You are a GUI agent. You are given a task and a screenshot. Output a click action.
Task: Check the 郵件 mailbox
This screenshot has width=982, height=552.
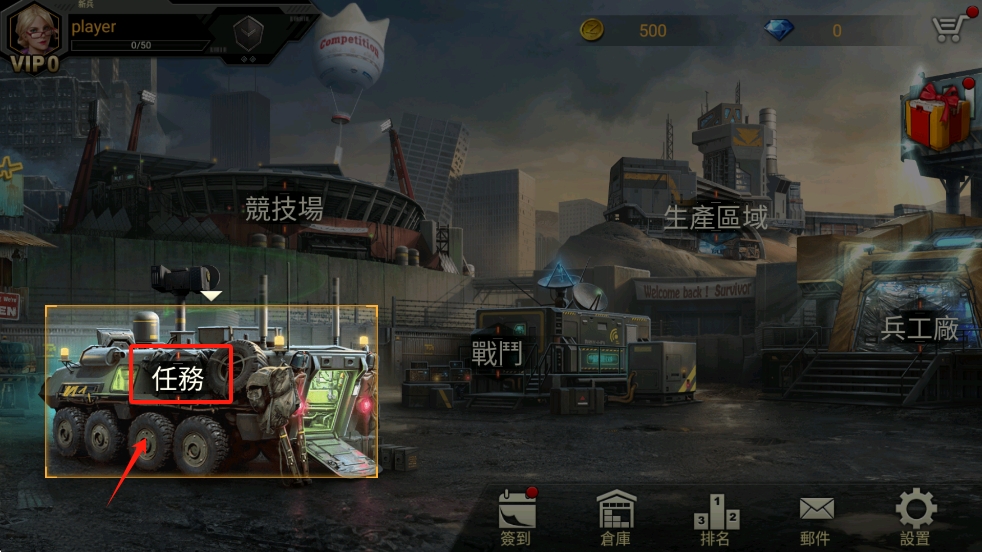[816, 517]
